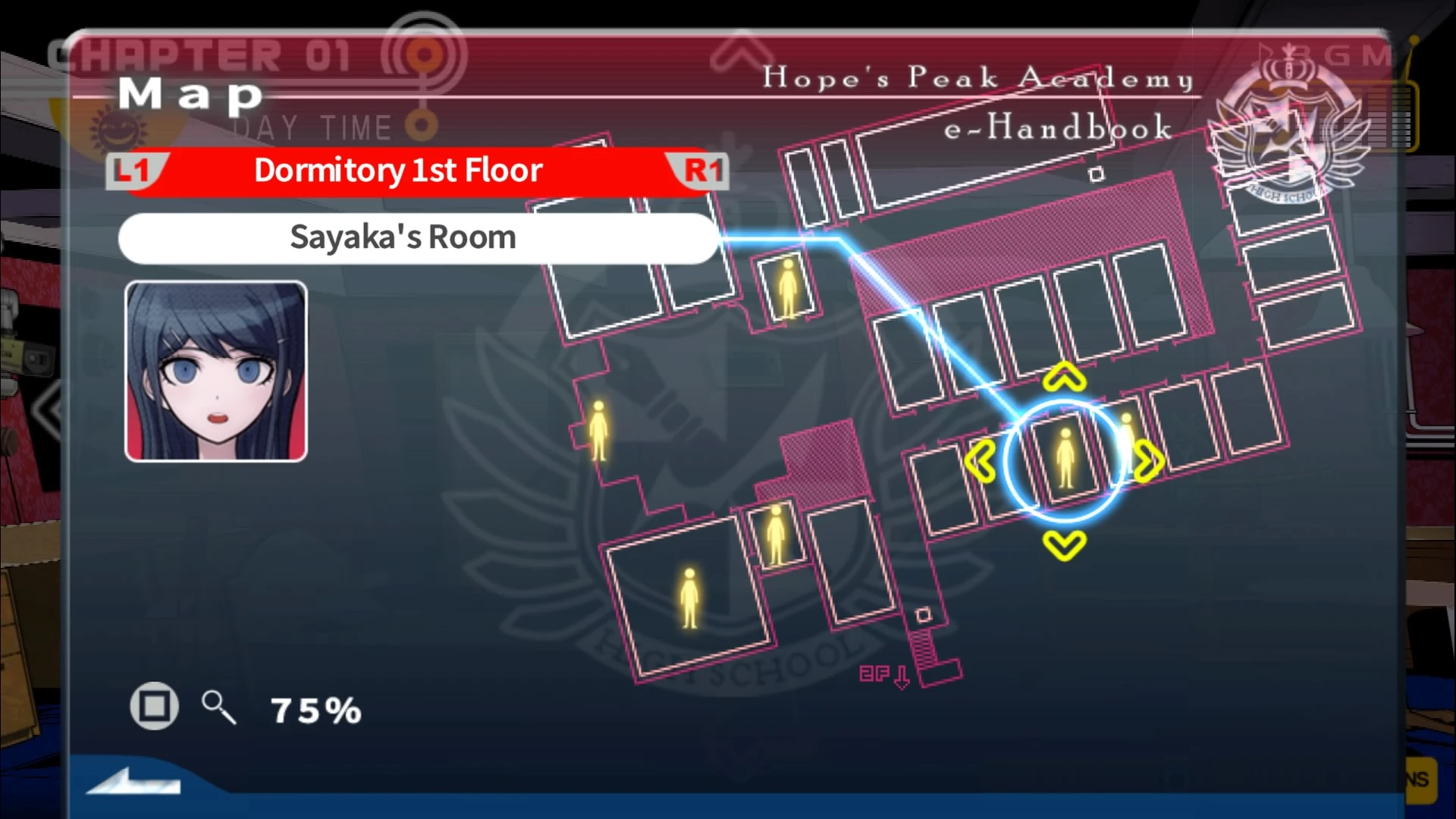Screen dimensions: 1456x819
Task: Click the 75% zoom level indicator
Action: (315, 709)
